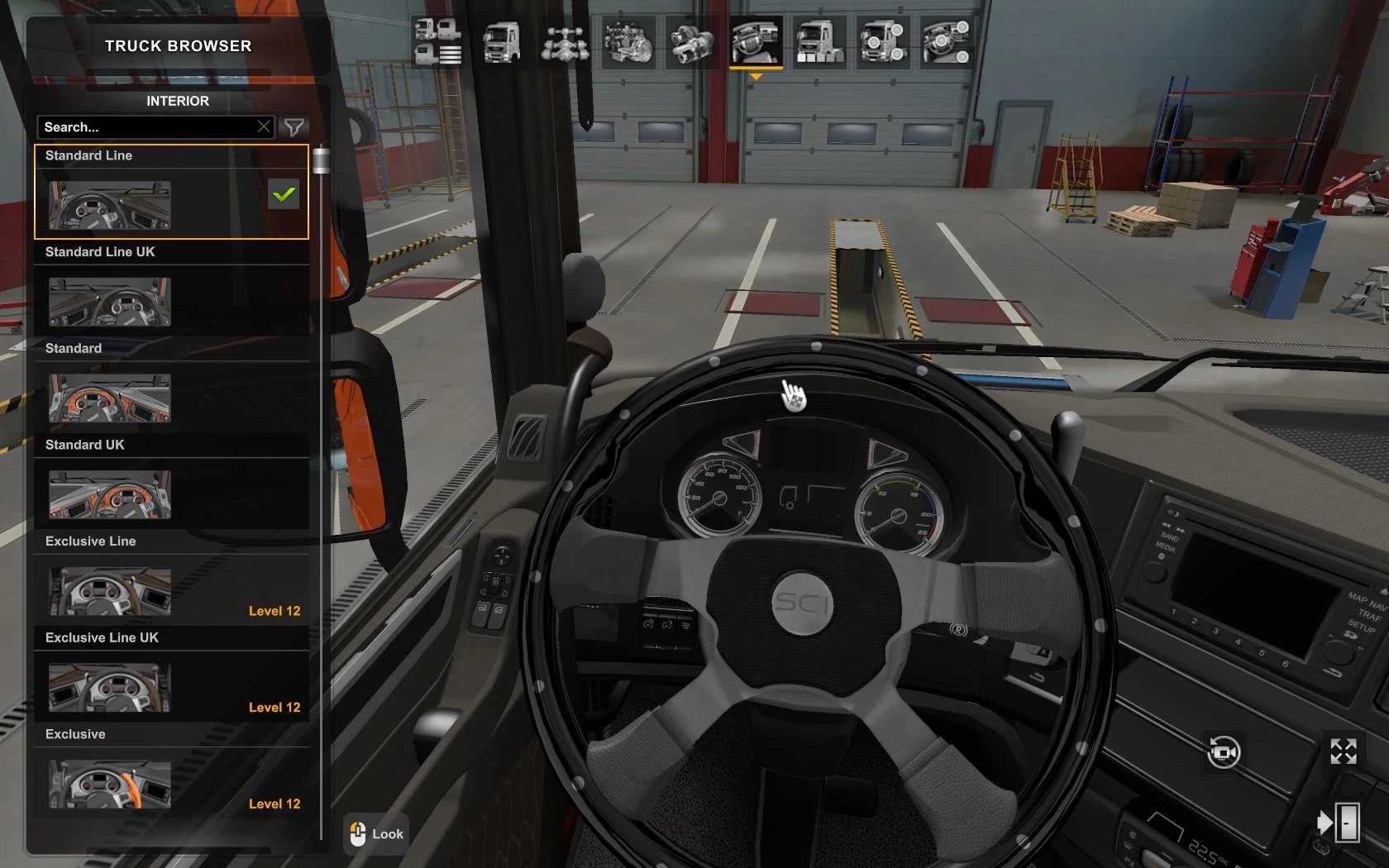1389x868 pixels.
Task: Reset the camera view
Action: pos(1224,752)
